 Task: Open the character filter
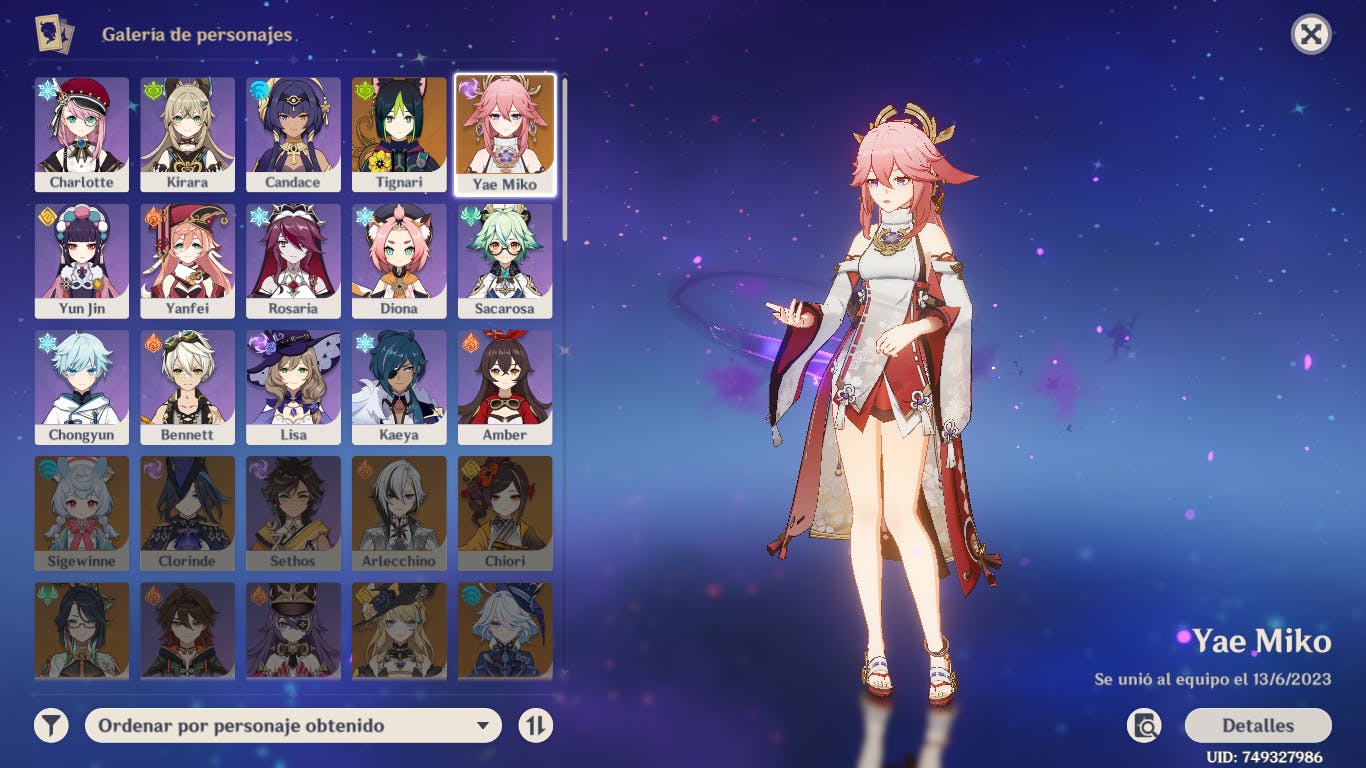pyautogui.click(x=51, y=726)
